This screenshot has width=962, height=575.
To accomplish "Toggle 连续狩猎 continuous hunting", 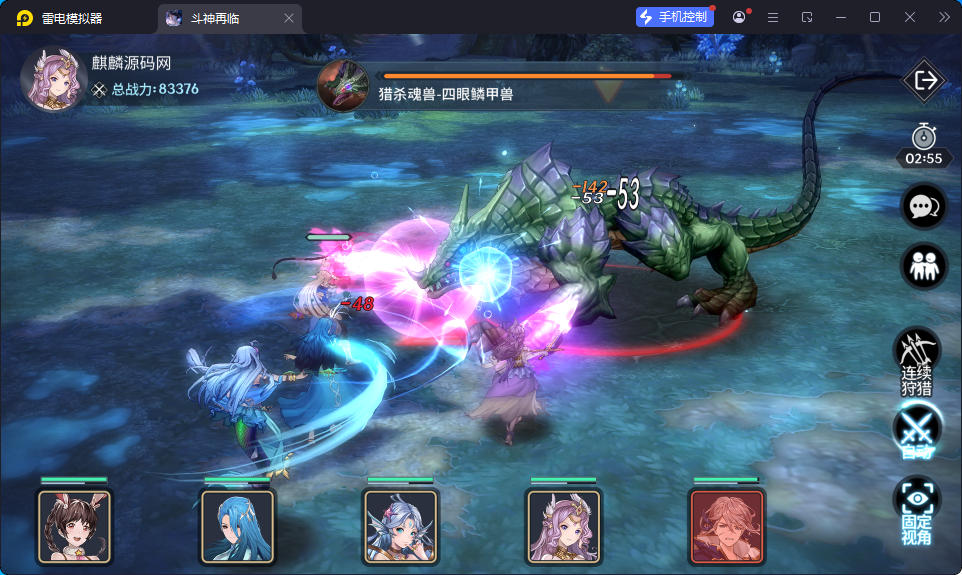I will tap(916, 362).
